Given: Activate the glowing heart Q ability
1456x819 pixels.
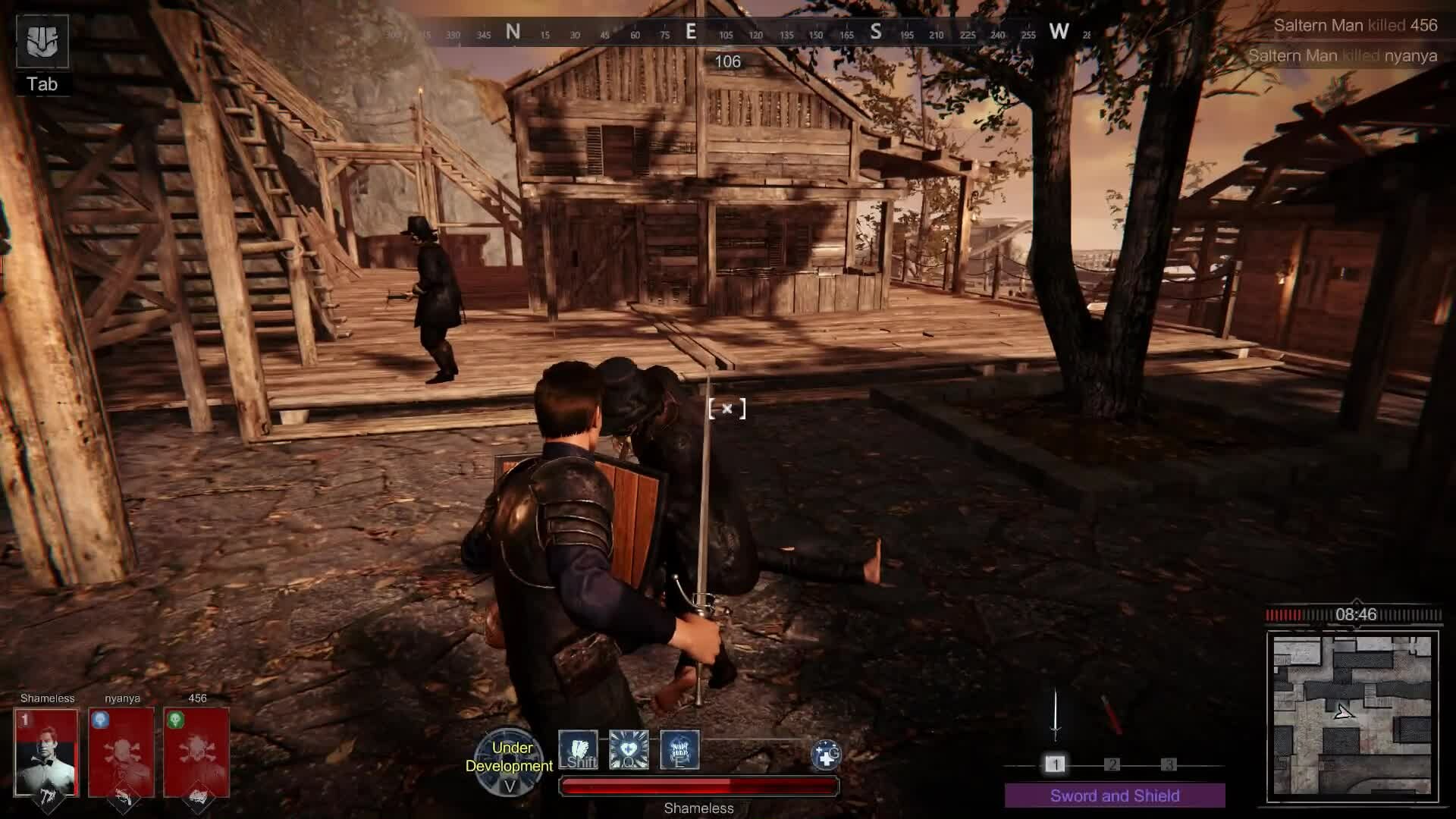Looking at the screenshot, I should (x=629, y=750).
